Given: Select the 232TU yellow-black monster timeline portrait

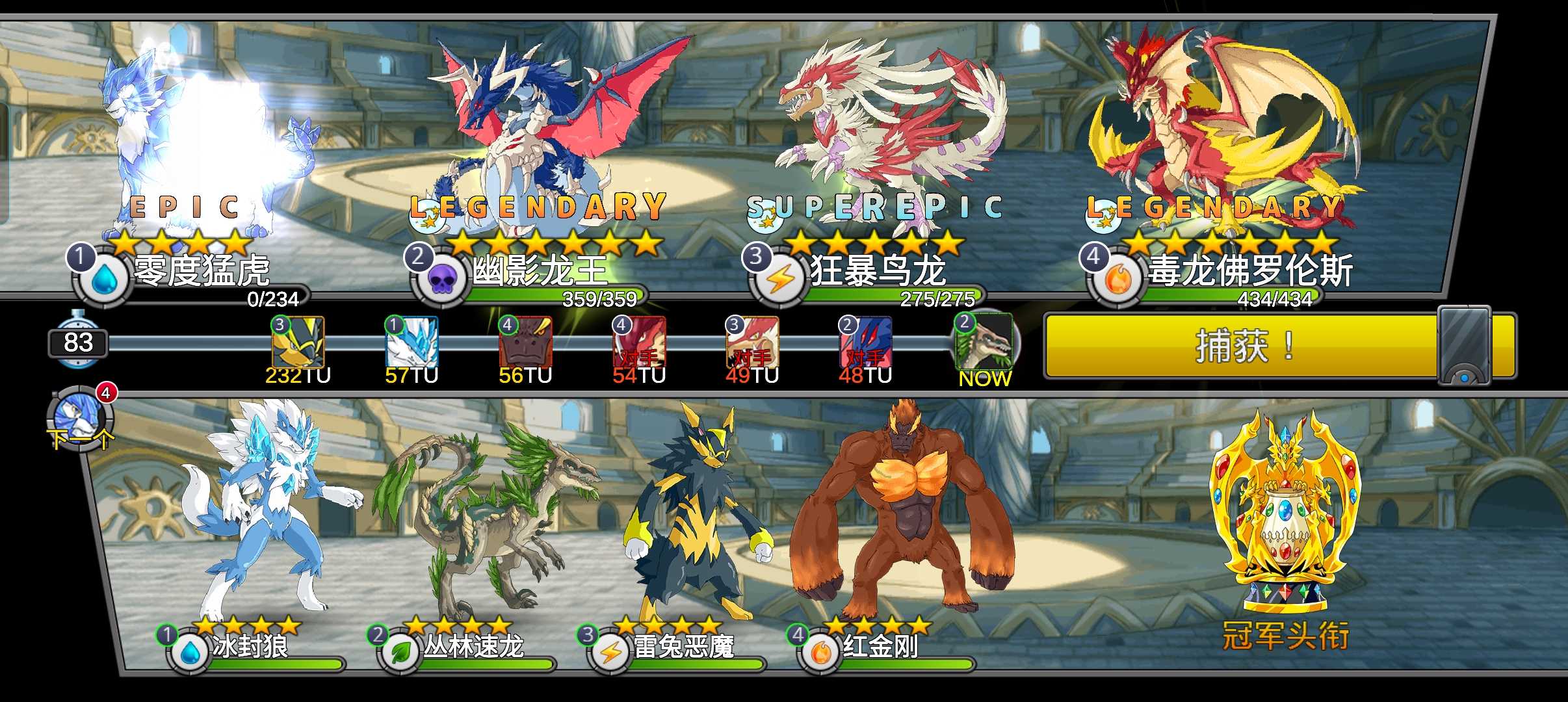Looking at the screenshot, I should click(298, 343).
